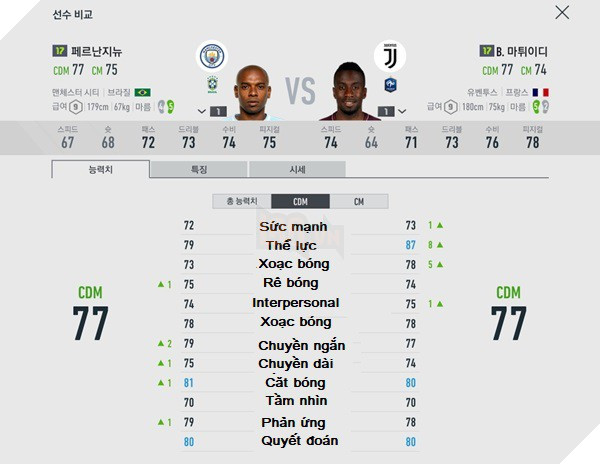Switch to the 능력치 tab
Image resolution: width=600 pixels, height=464 pixels.
pos(100,169)
